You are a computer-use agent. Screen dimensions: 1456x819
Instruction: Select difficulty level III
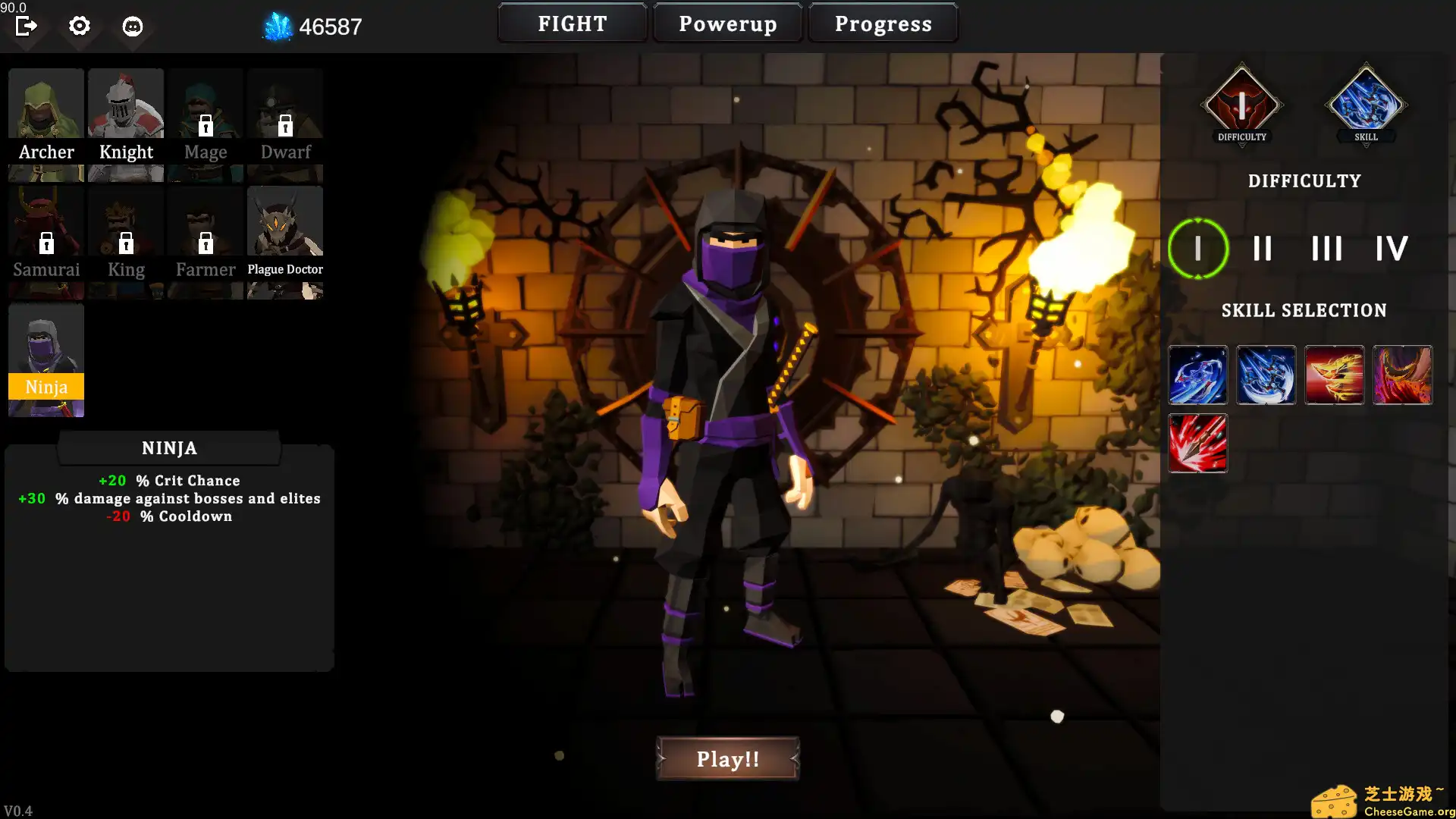[x=1326, y=247]
